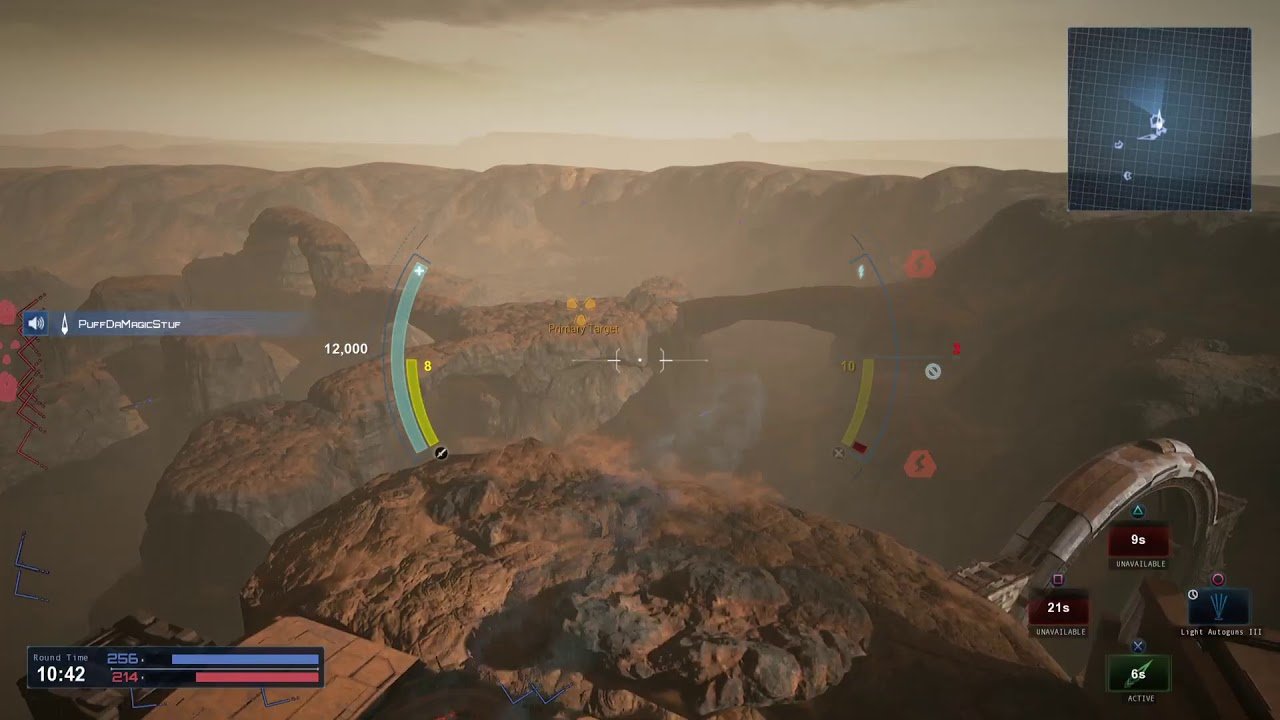The height and width of the screenshot is (720, 1280).
Task: Click the unavailable module on 9s cooldown
Action: [x=1138, y=540]
